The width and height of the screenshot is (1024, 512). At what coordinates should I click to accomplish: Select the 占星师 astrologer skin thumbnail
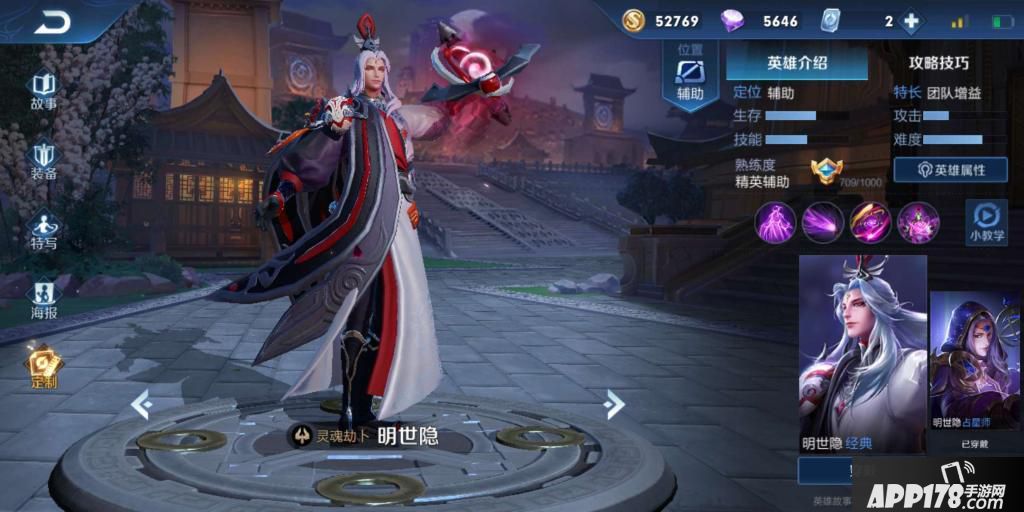point(975,360)
